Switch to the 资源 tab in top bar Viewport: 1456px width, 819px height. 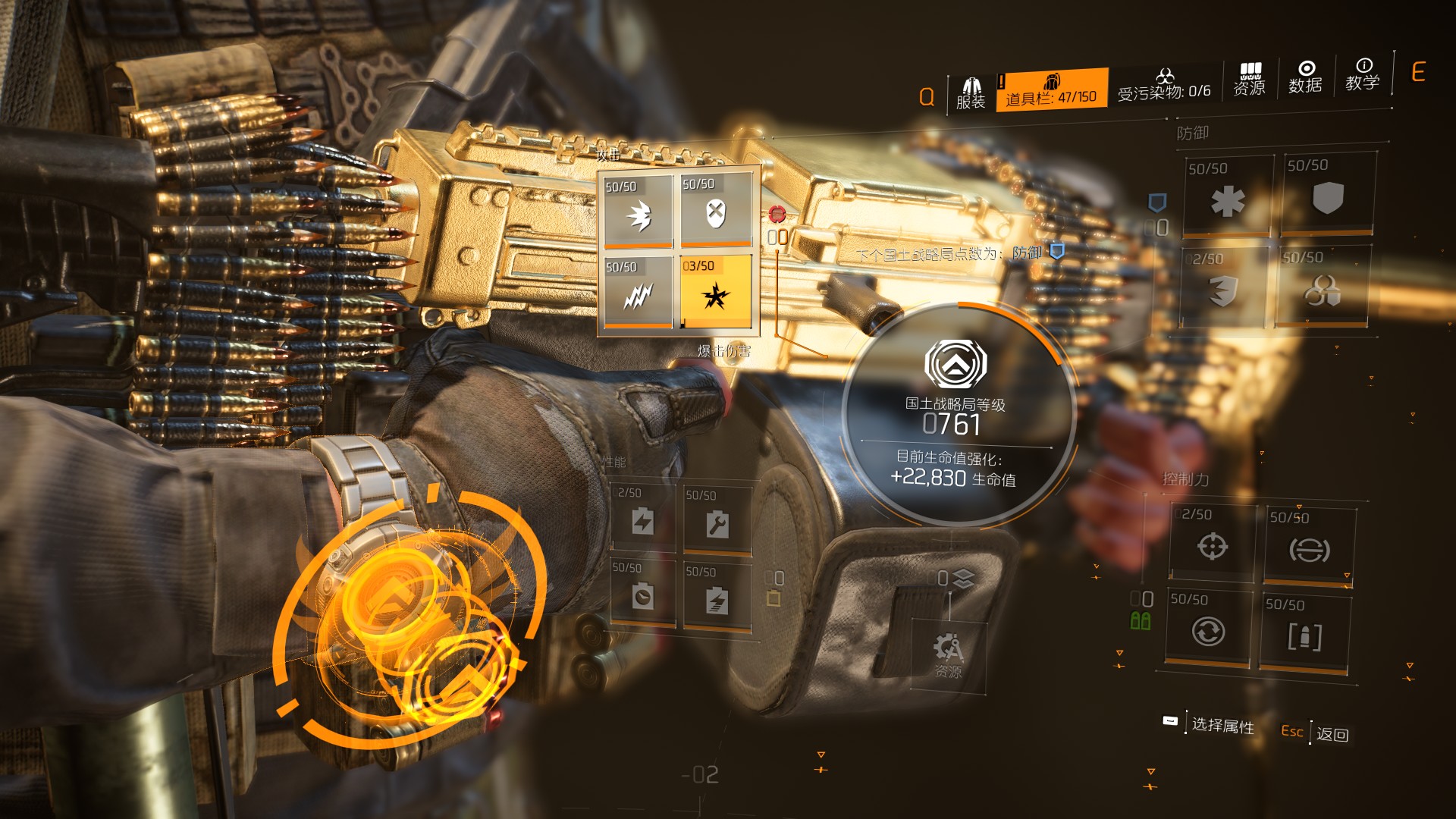click(1249, 80)
